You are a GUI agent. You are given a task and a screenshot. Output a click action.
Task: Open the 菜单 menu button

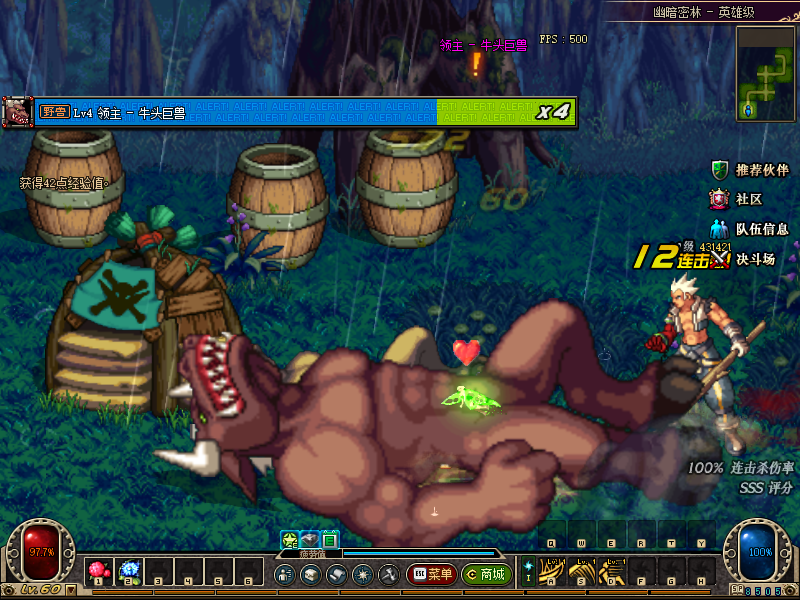(431, 575)
